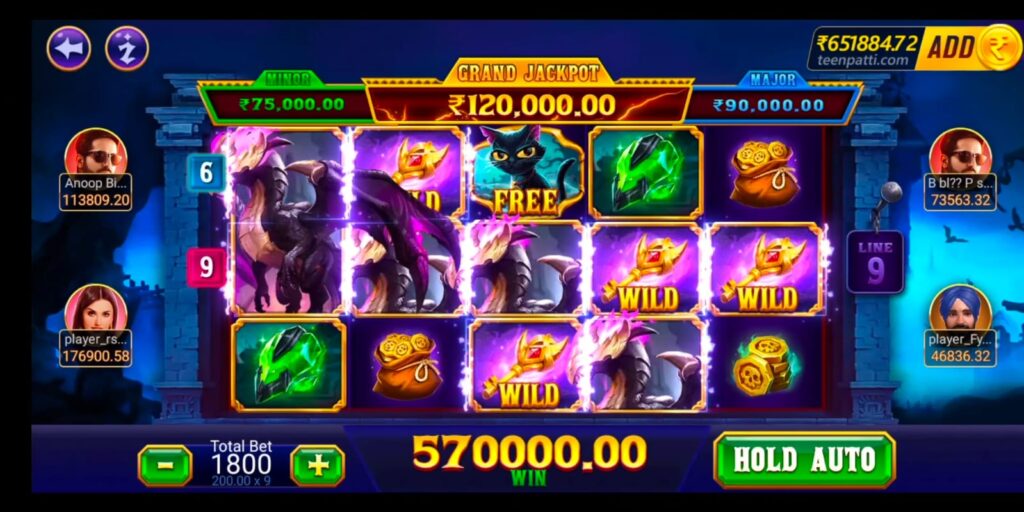View player_Fy... avatar profile
This screenshot has height=512, width=1024.
(959, 309)
